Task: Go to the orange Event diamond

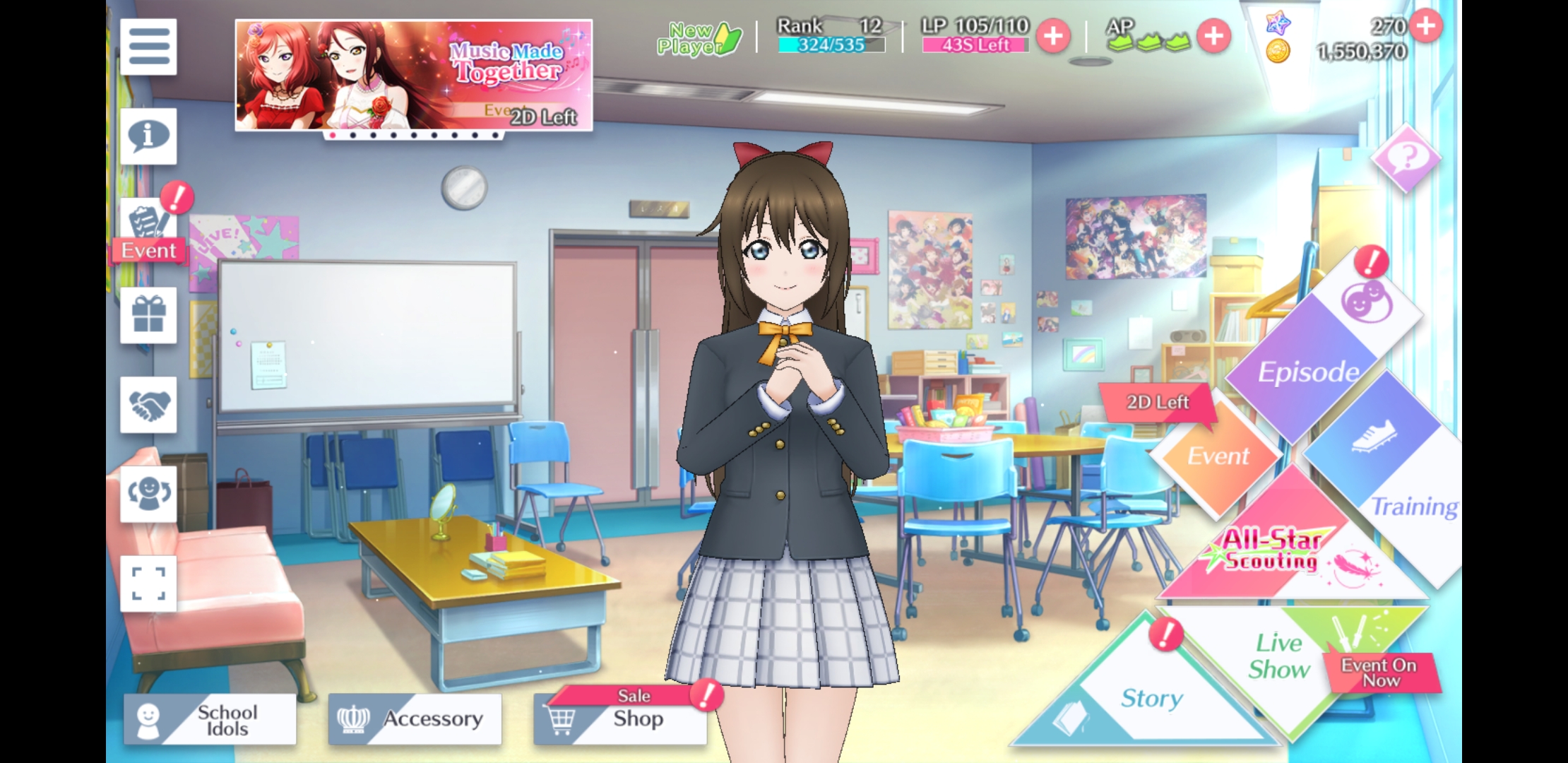Action: pos(1218,456)
